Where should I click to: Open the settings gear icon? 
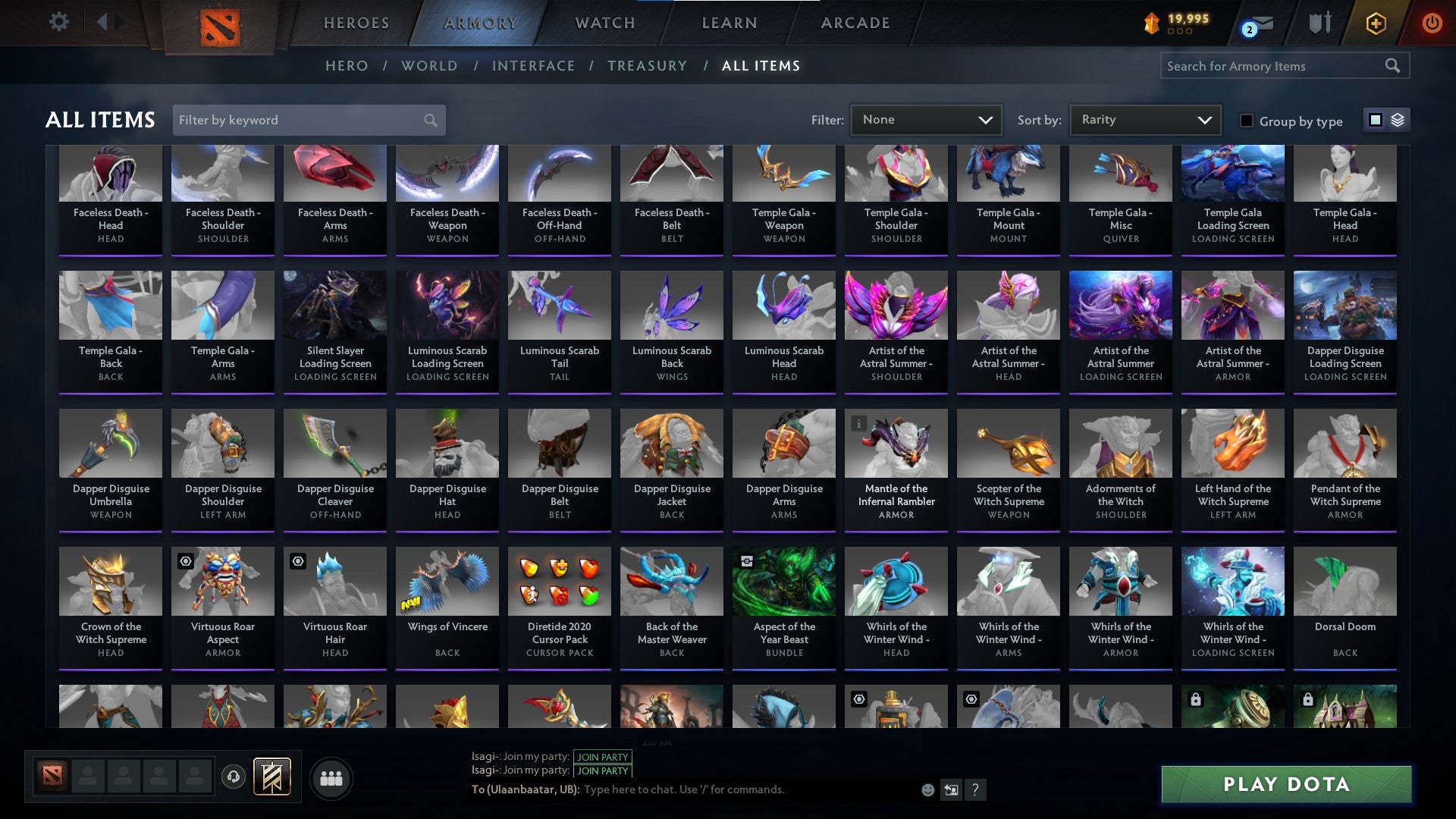(59, 22)
